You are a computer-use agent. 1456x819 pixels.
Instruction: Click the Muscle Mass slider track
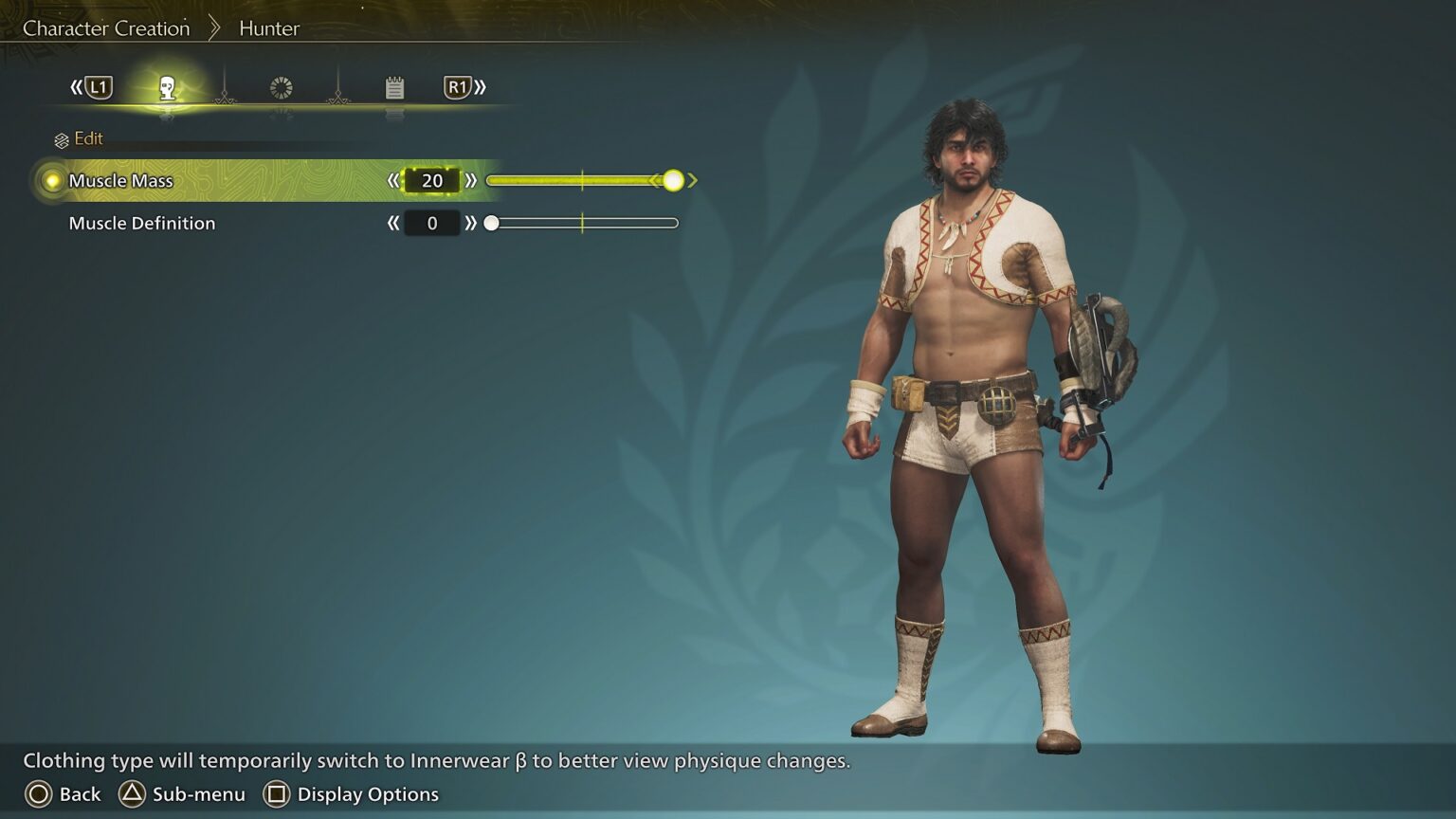tap(582, 181)
